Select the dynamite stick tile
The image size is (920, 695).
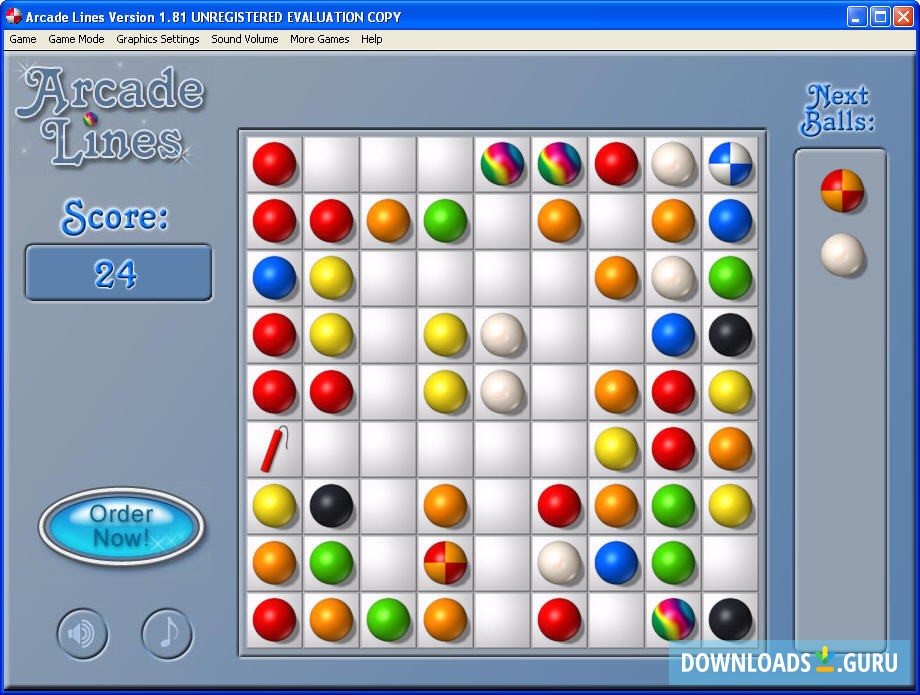click(274, 449)
